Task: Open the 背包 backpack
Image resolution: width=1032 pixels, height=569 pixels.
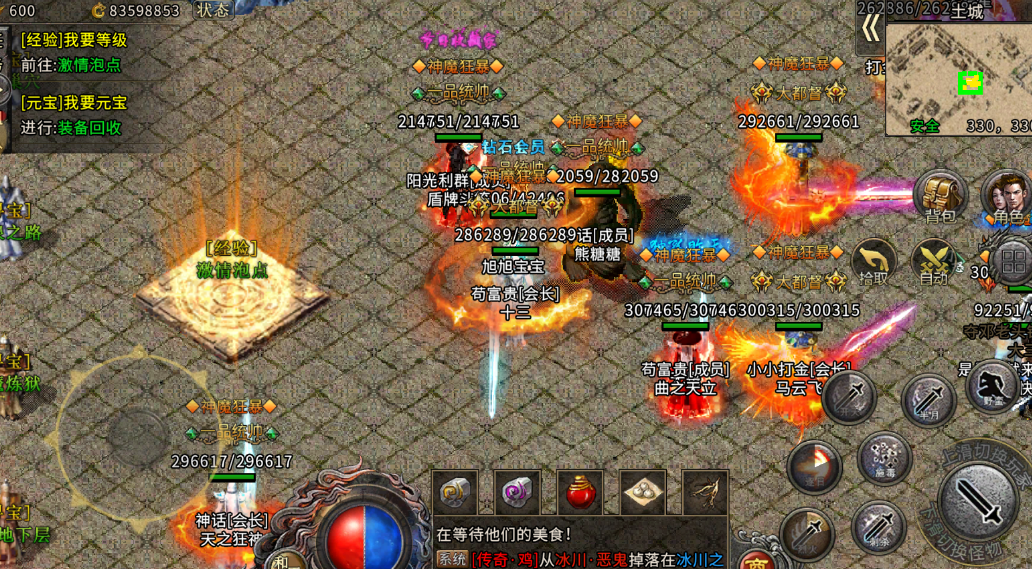Action: coord(940,195)
